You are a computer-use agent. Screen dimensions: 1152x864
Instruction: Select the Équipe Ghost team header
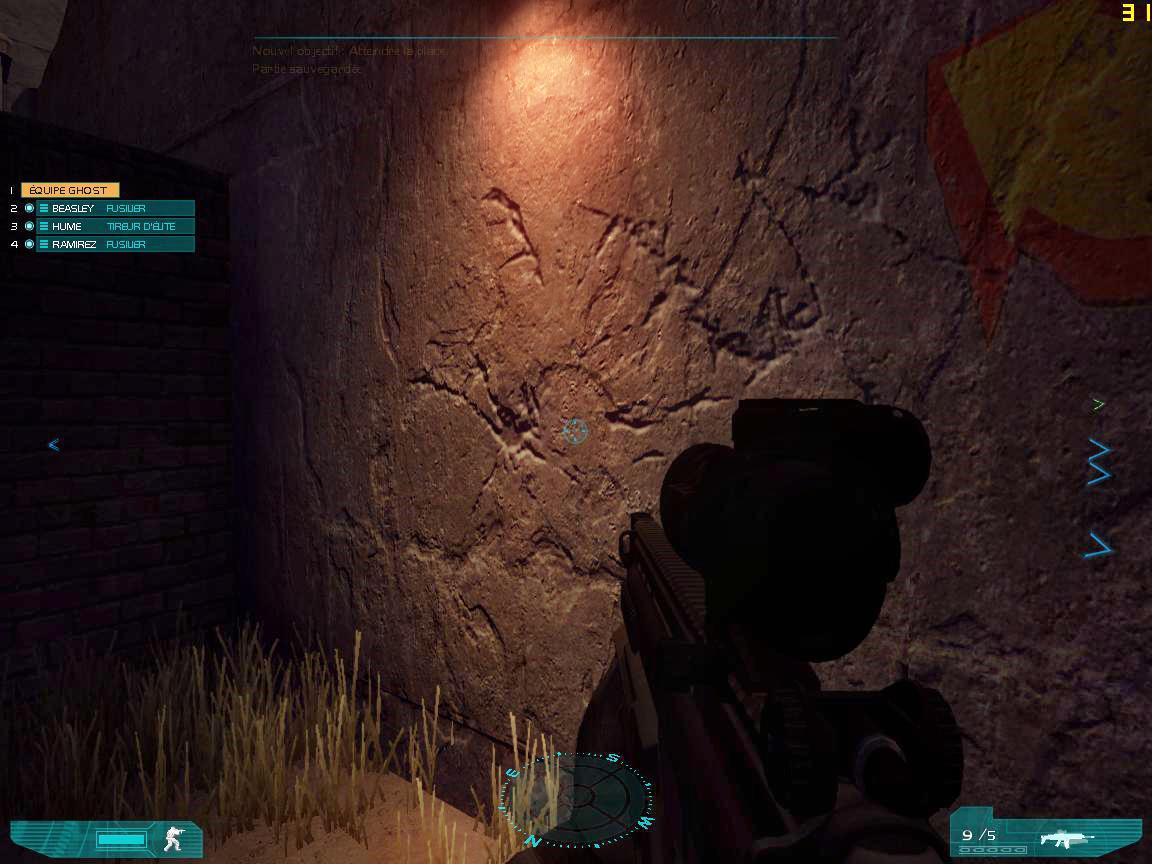point(69,190)
